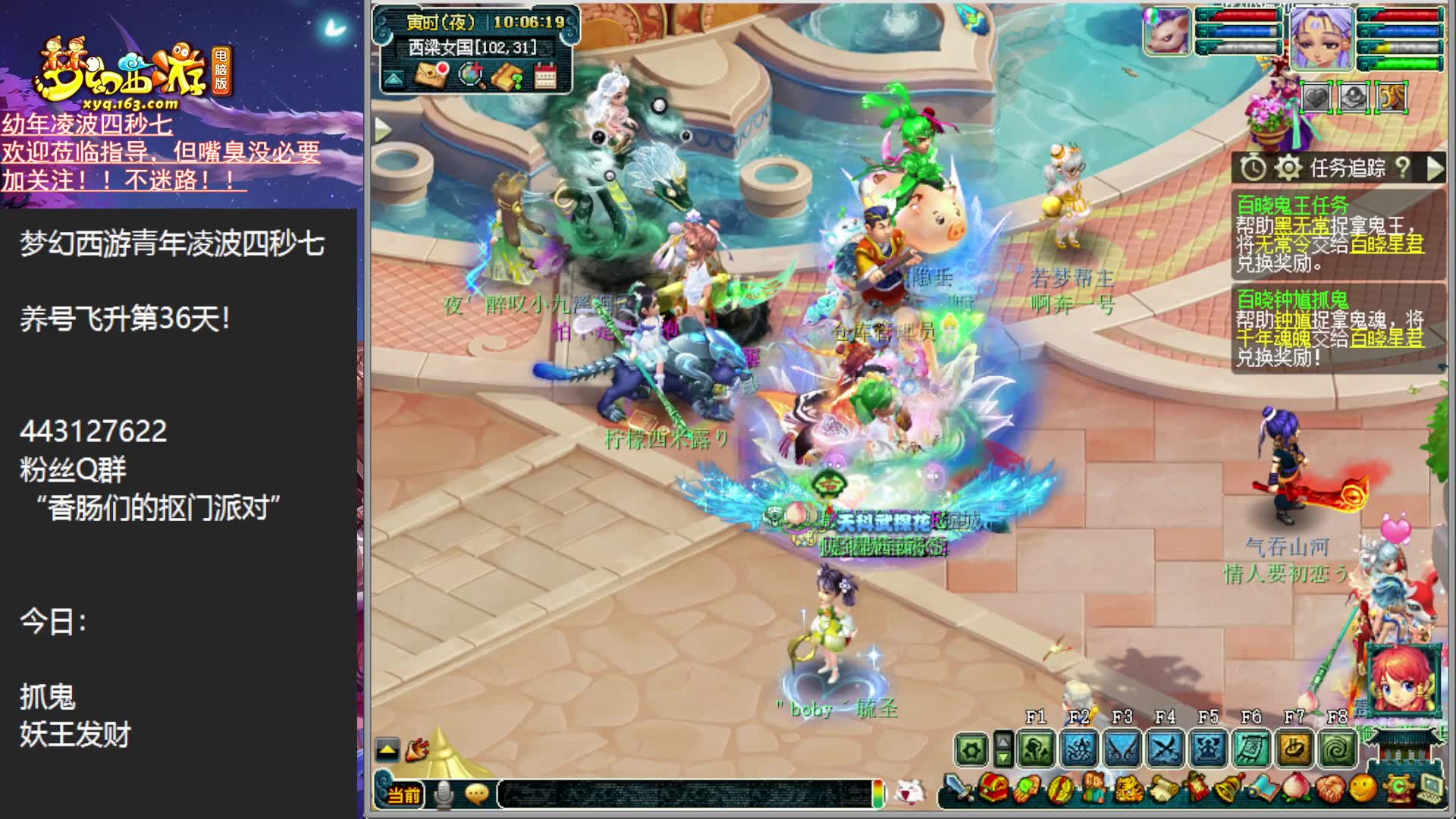The width and height of the screenshot is (1456, 819).
Task: Open the guide book with question mark
Action: (x=507, y=75)
